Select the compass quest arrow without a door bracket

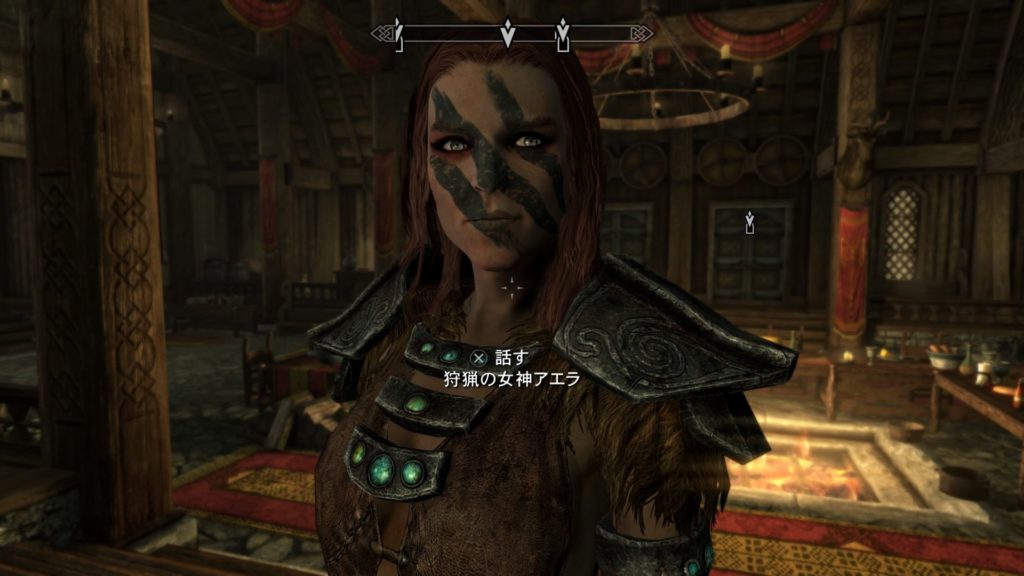tap(508, 32)
